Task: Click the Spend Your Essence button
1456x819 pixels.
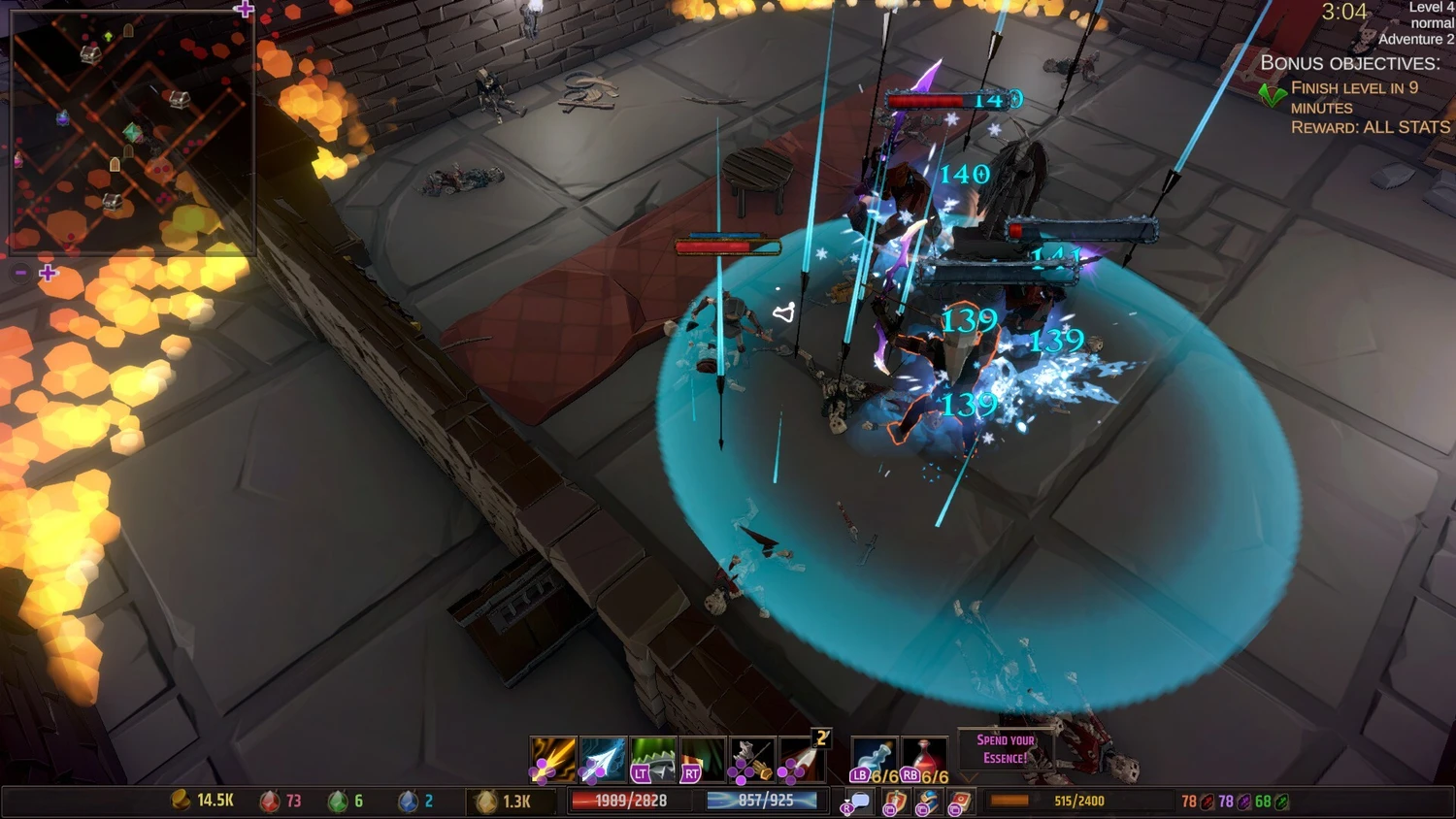Action: pos(1005,749)
